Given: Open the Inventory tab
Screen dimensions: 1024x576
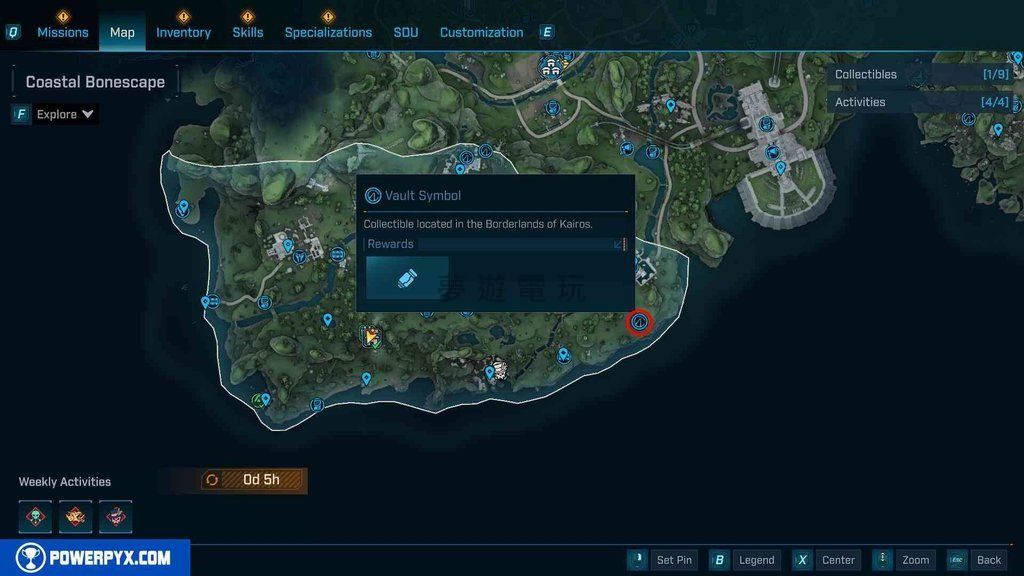Looking at the screenshot, I should (x=183, y=32).
